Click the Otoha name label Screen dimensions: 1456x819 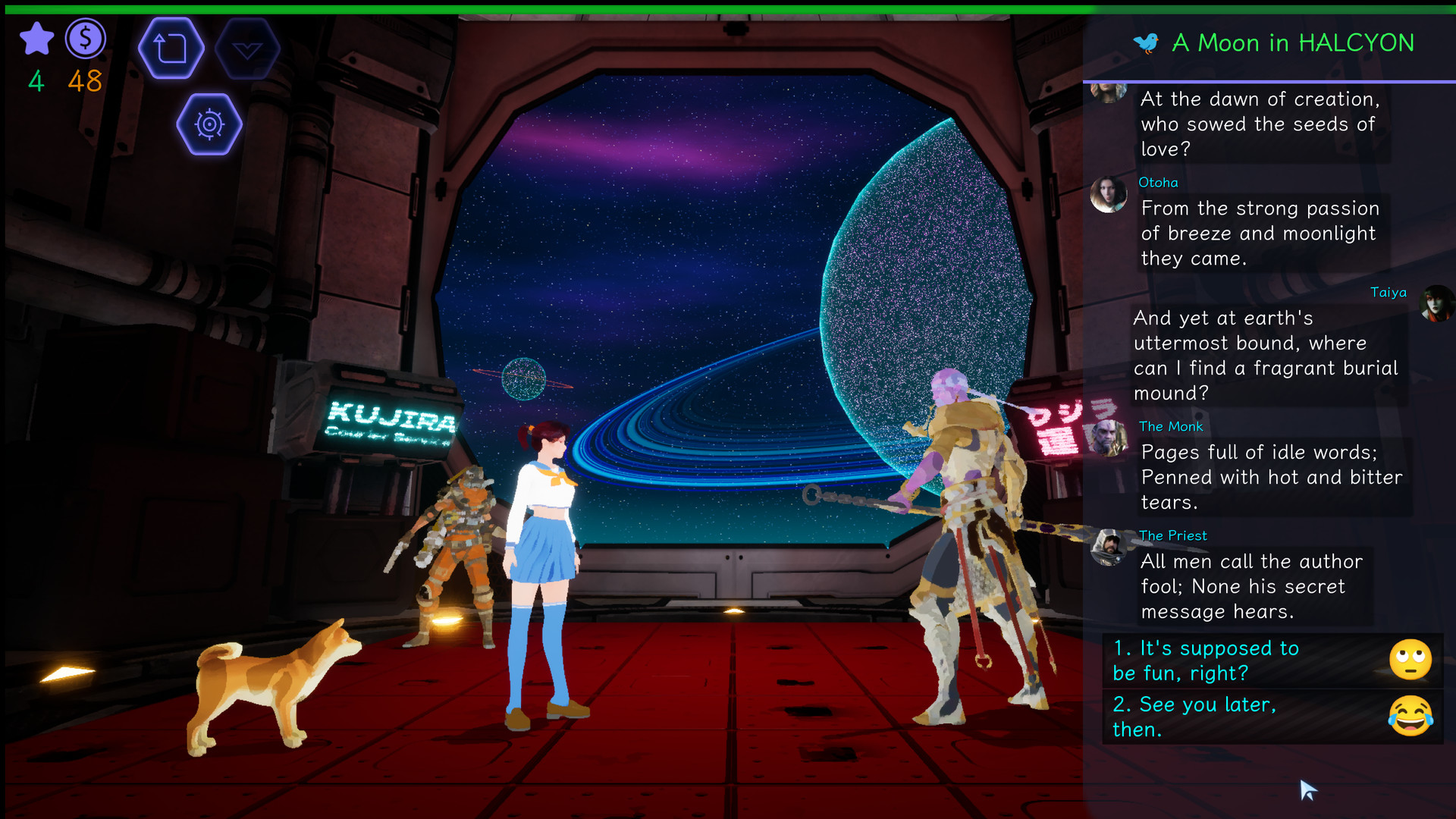(1158, 182)
